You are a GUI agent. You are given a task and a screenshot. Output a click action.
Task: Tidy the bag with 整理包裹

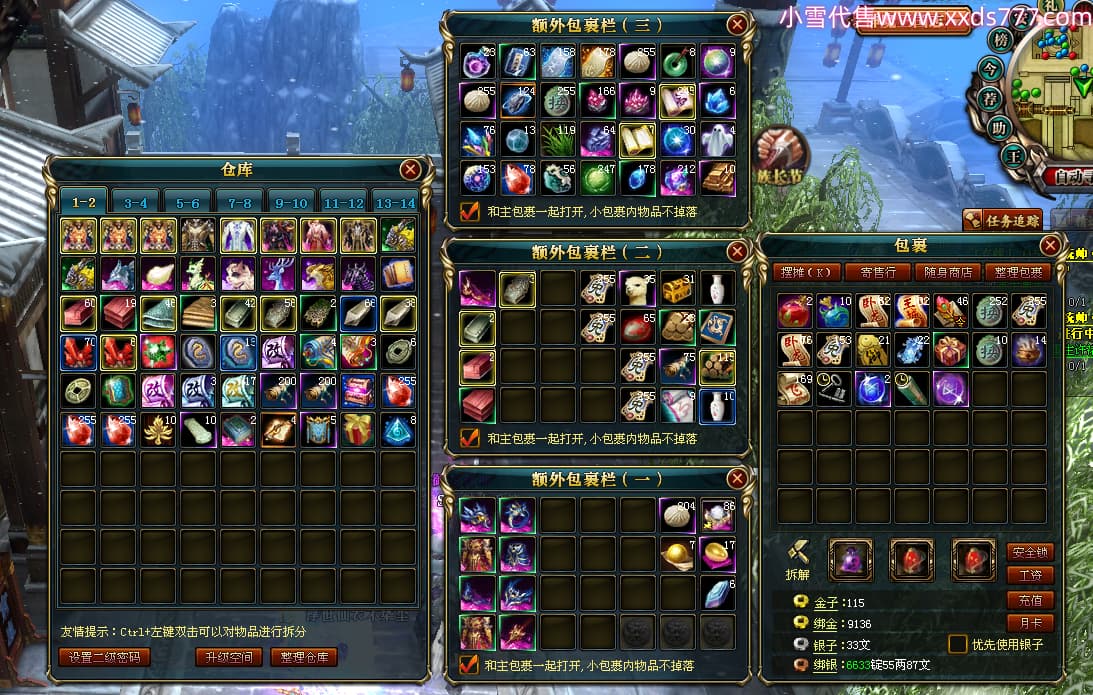tap(1015, 272)
